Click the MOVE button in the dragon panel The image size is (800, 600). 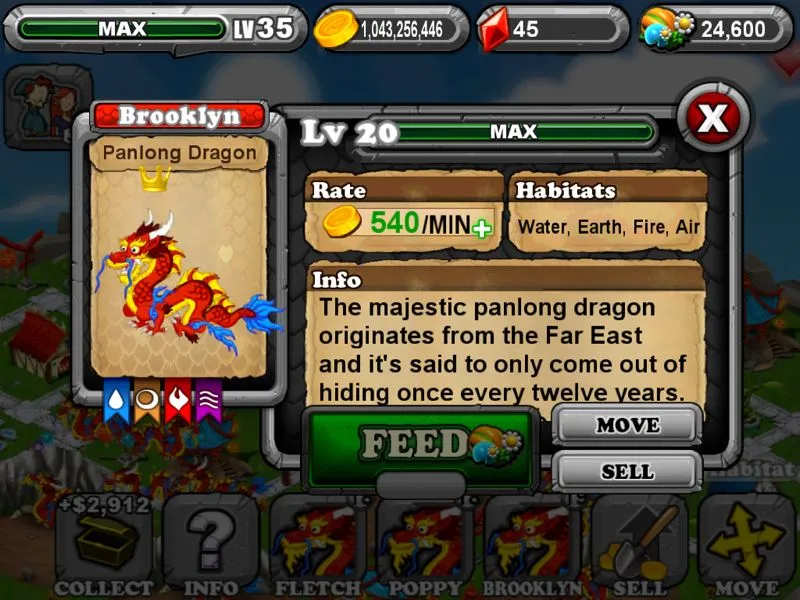[626, 426]
